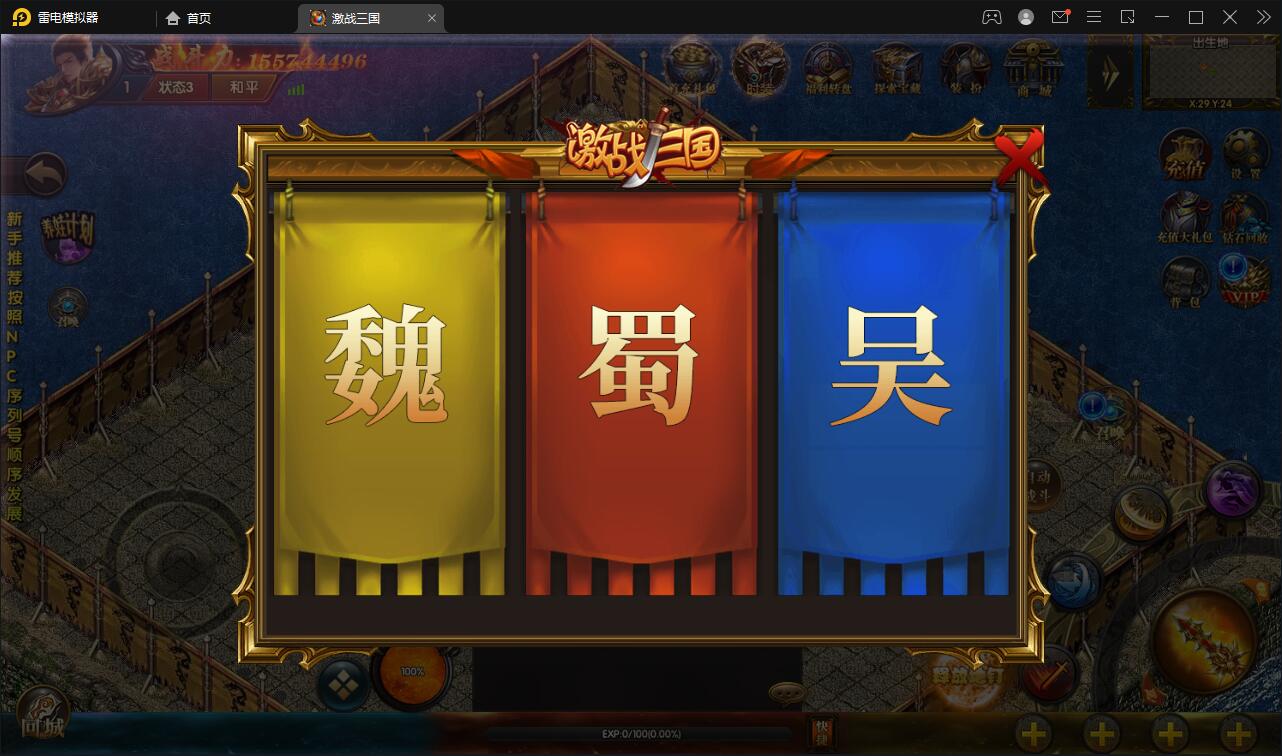Switch the 和平 peace attack mode

tap(244, 86)
